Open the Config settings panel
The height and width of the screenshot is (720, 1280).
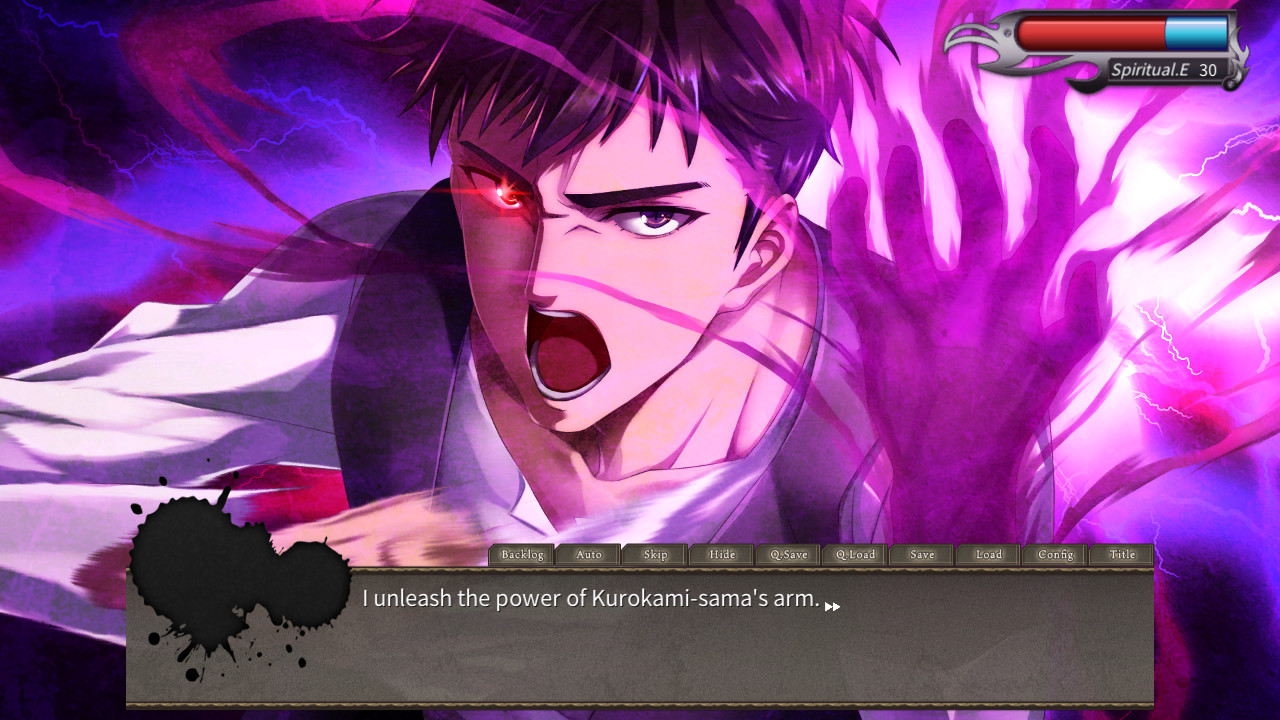1053,555
